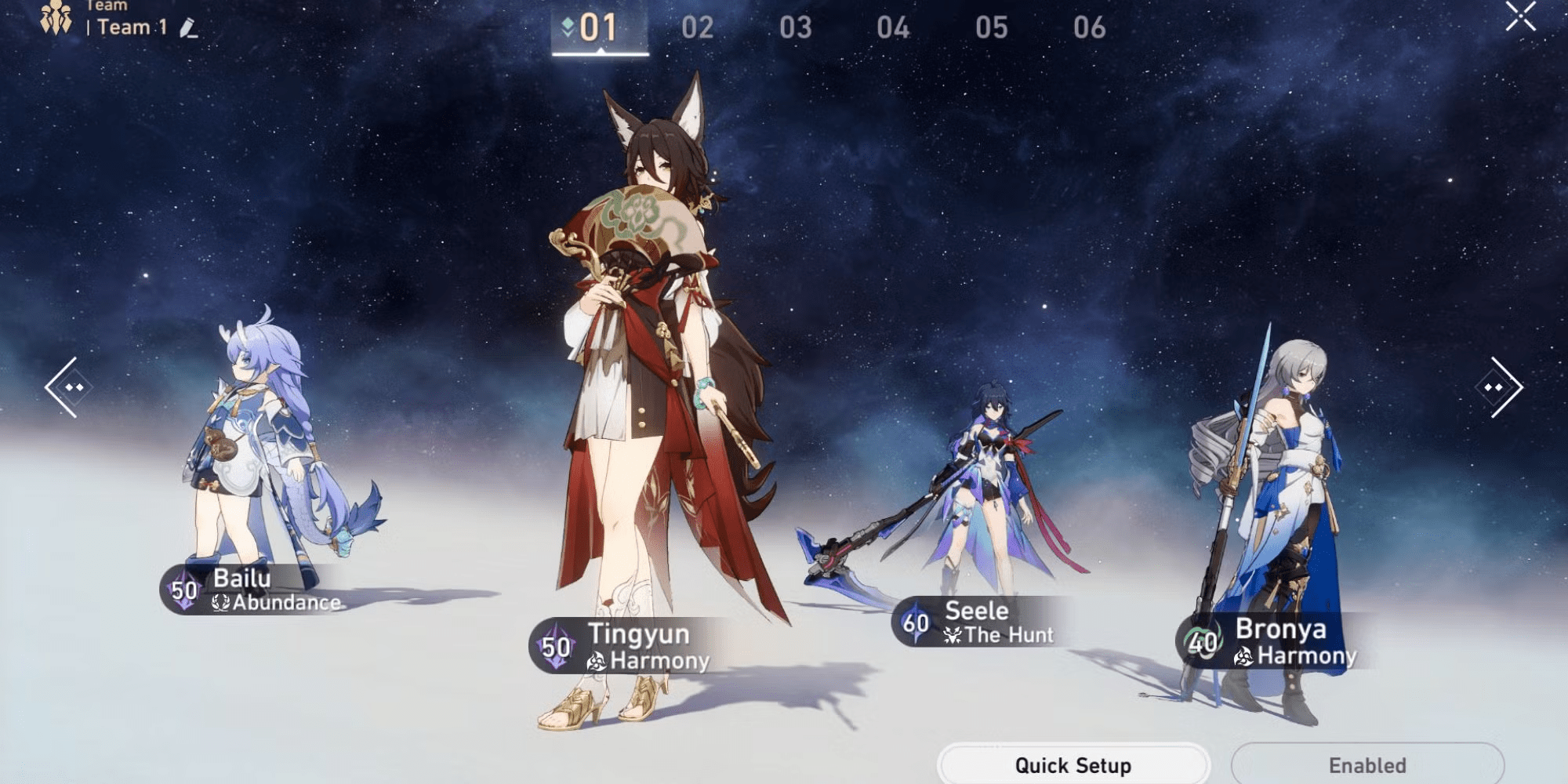Click the 01 tab's underline indicator

click(x=600, y=54)
